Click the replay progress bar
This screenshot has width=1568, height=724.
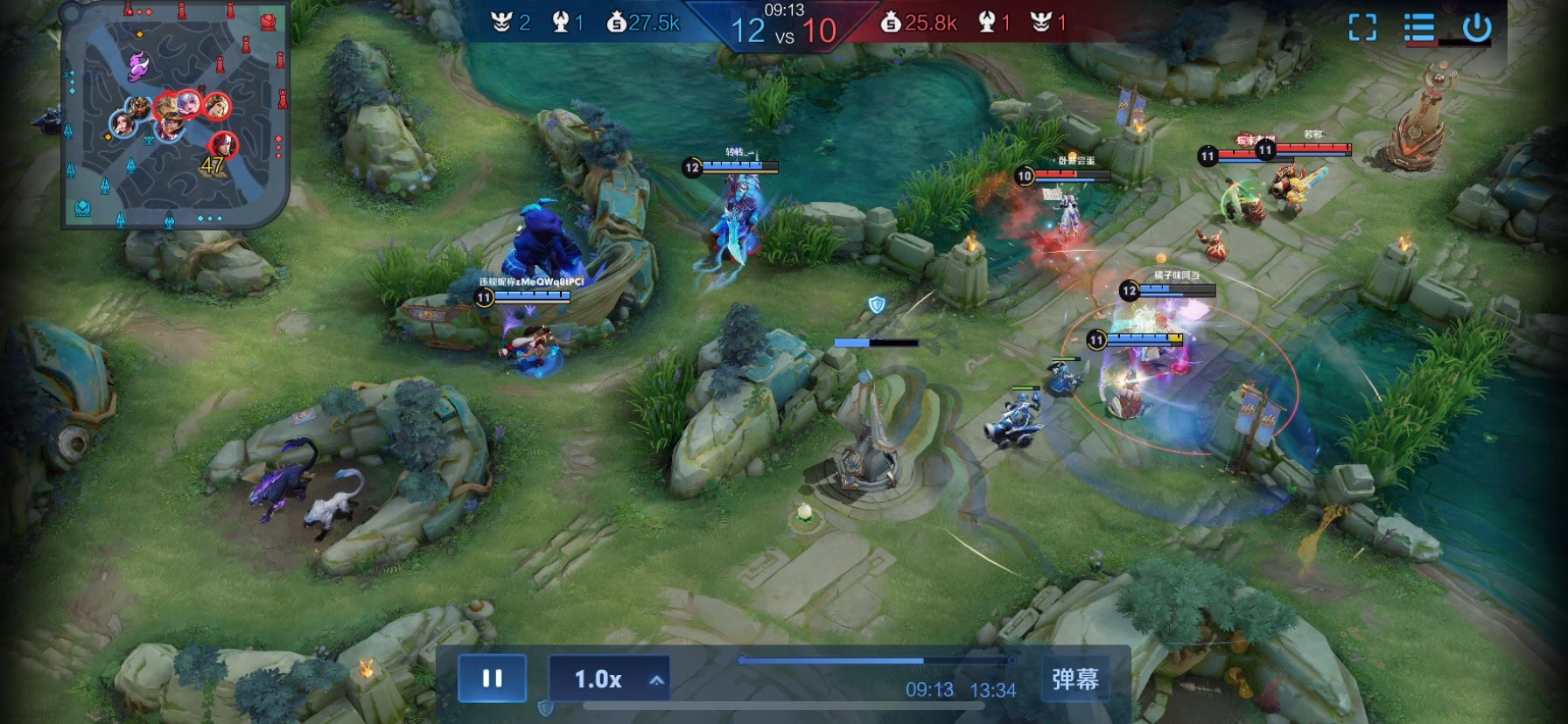click(877, 661)
